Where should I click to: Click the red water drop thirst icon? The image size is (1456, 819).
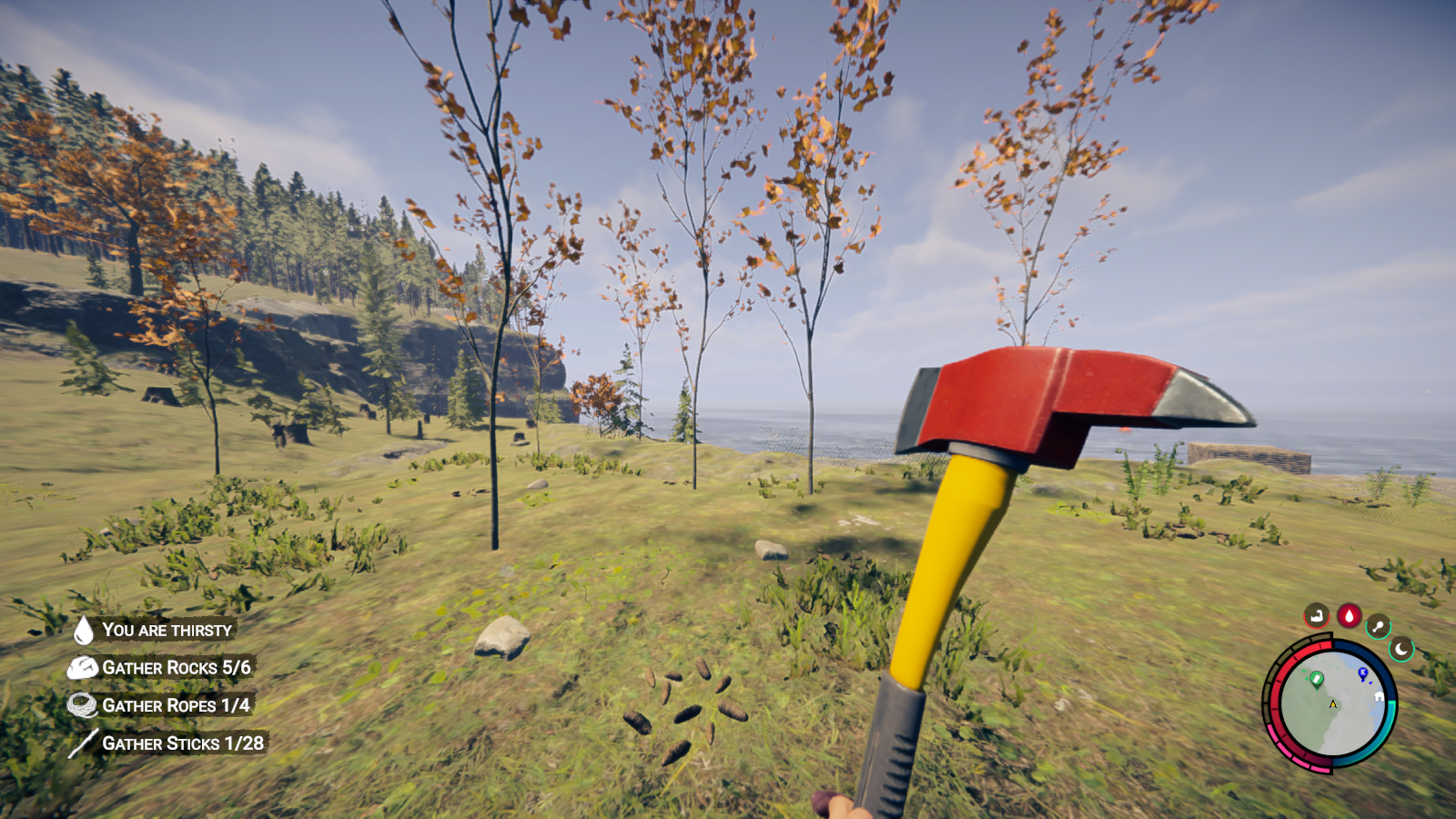(1348, 616)
